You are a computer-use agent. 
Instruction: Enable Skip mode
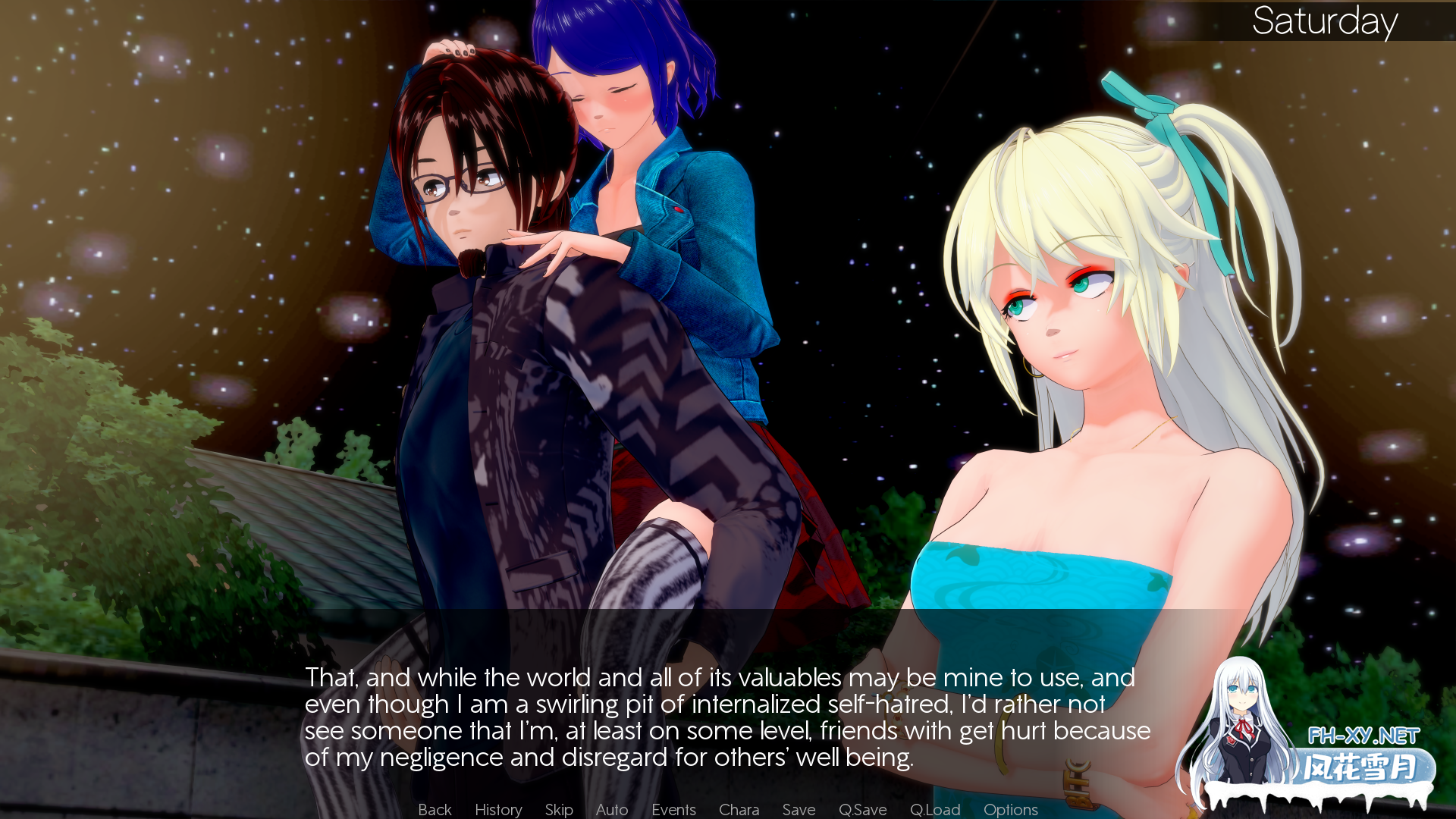(x=559, y=809)
